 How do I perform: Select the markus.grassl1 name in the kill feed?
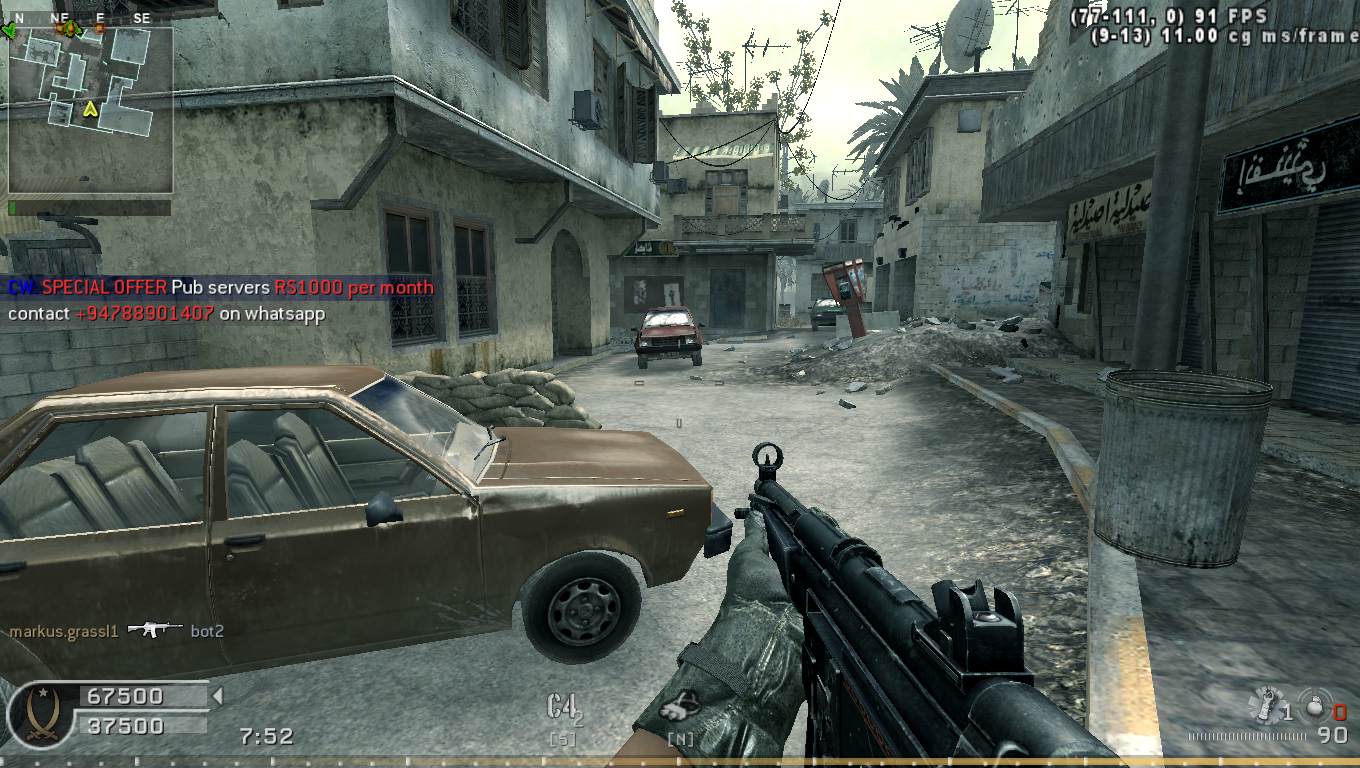coord(64,631)
